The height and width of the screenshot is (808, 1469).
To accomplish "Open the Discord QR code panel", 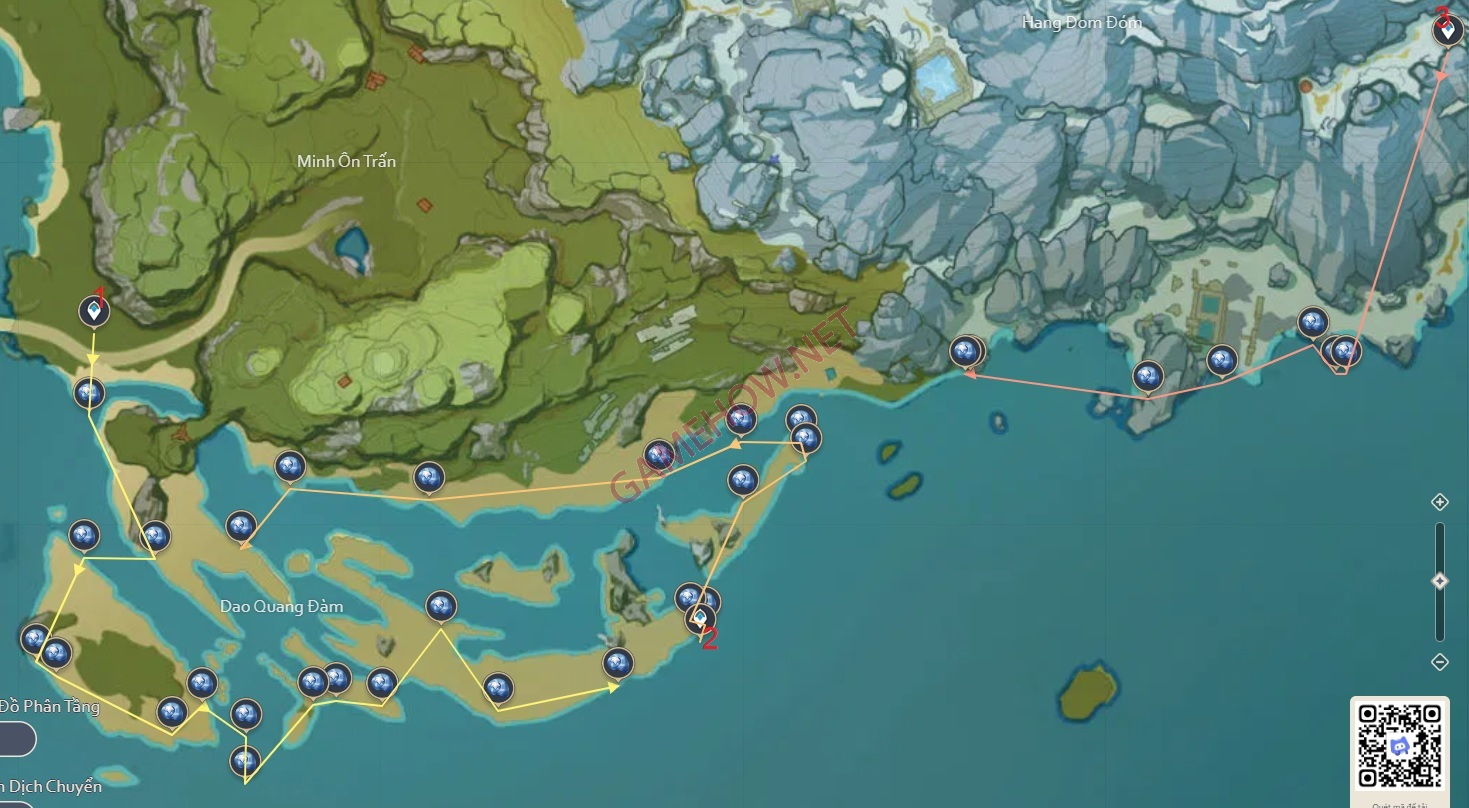I will pyautogui.click(x=1399, y=746).
